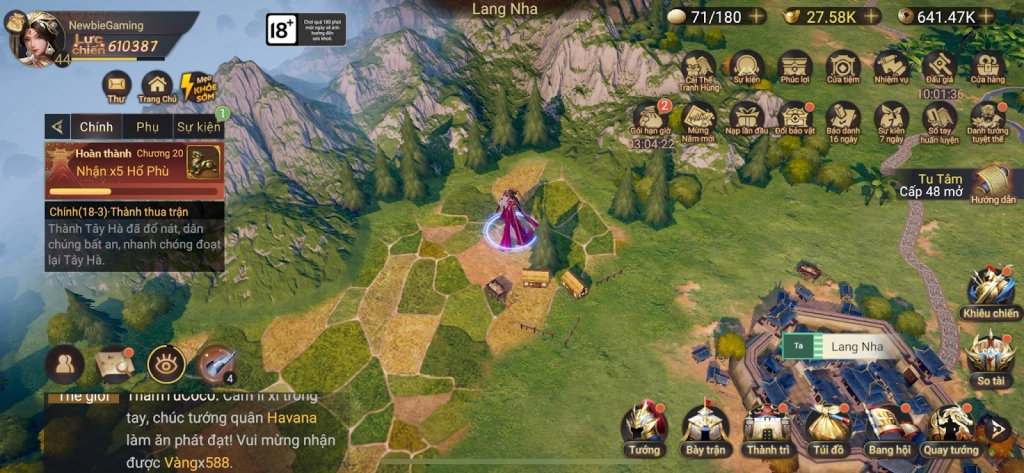Viewport: 1024px width, 473px height.
Task: Open the Gói hạn giờ timed pack
Action: [x=651, y=119]
